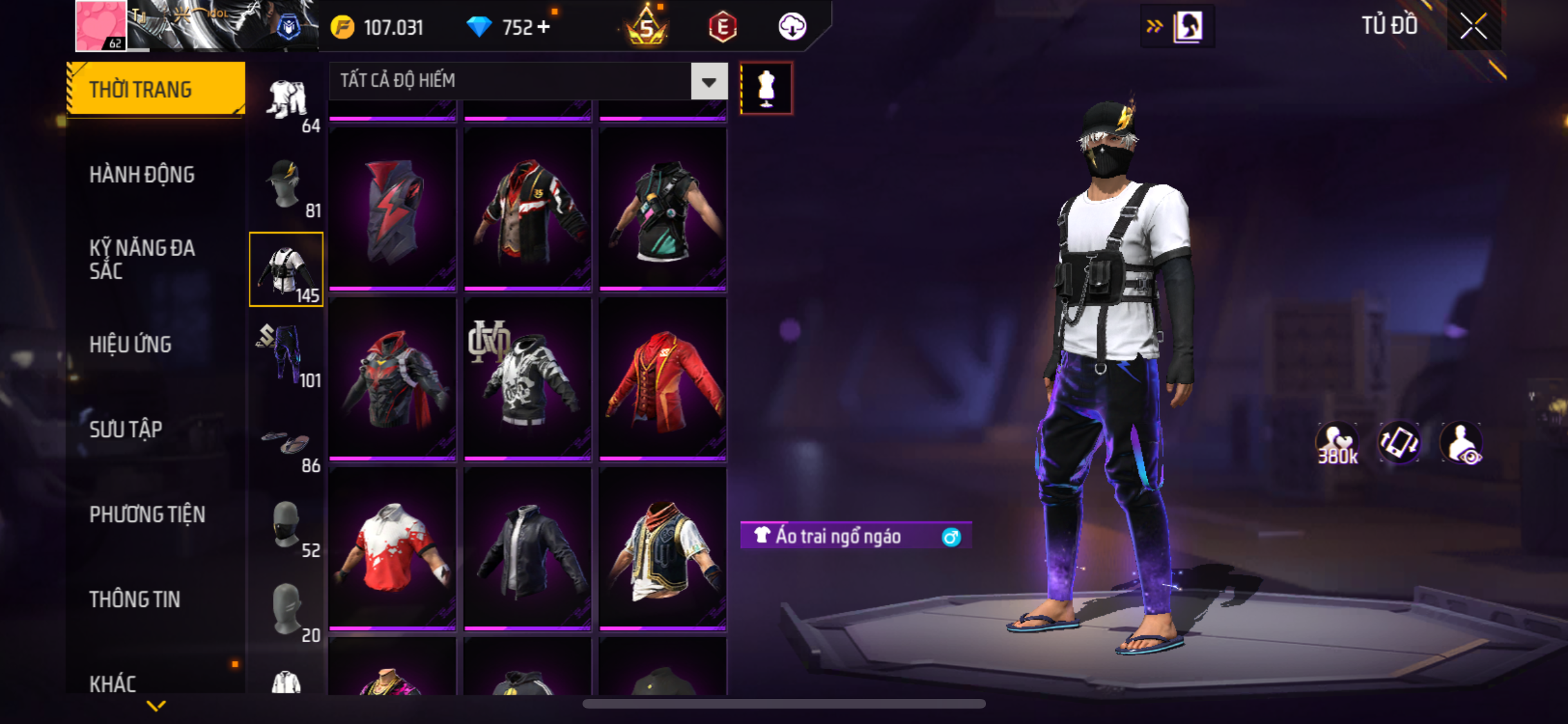Open the PHƯƠNG TIỆN tab
1568x724 pixels.
pos(147,514)
